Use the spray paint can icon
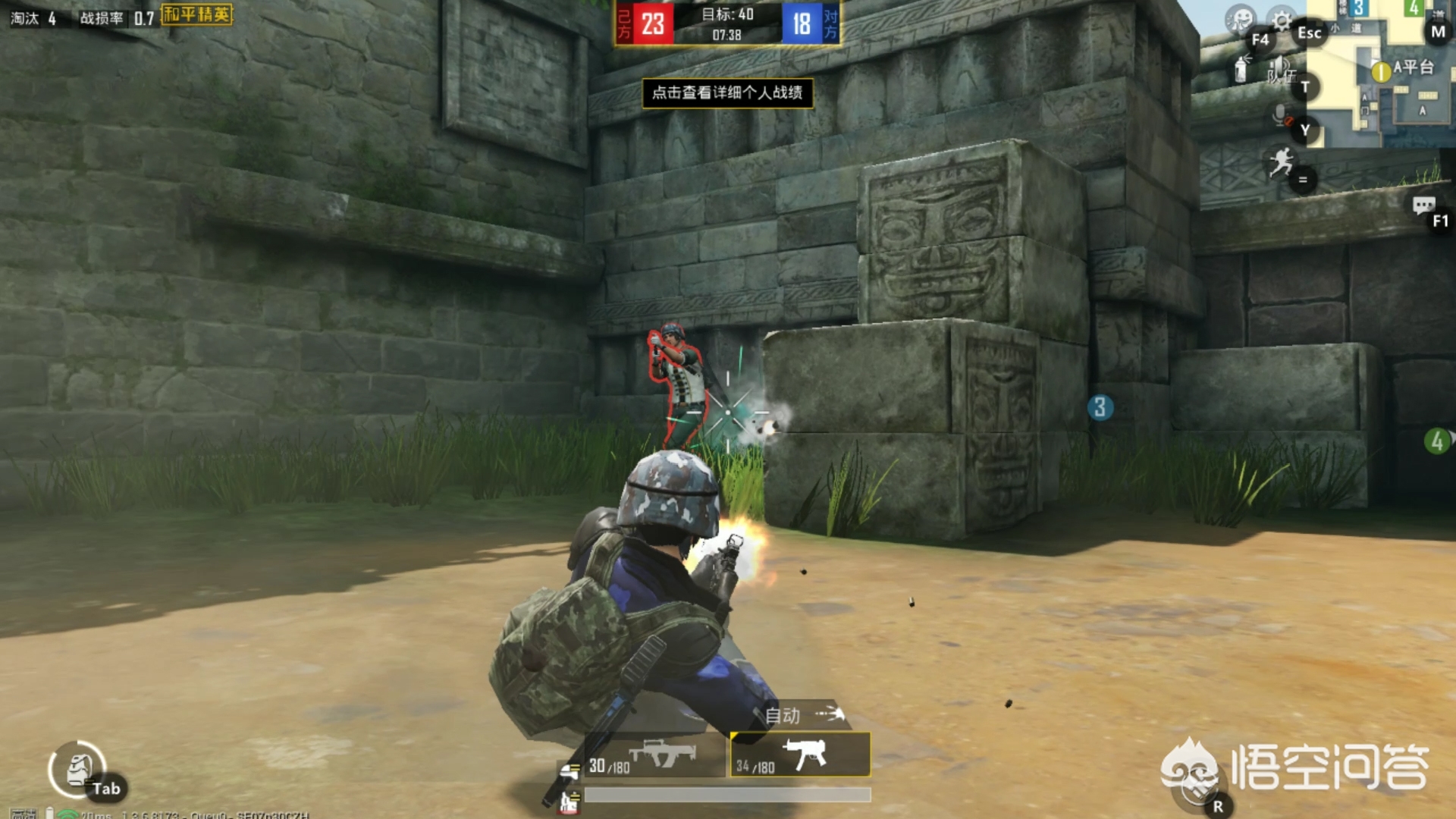Image resolution: width=1456 pixels, height=819 pixels. click(x=1241, y=70)
